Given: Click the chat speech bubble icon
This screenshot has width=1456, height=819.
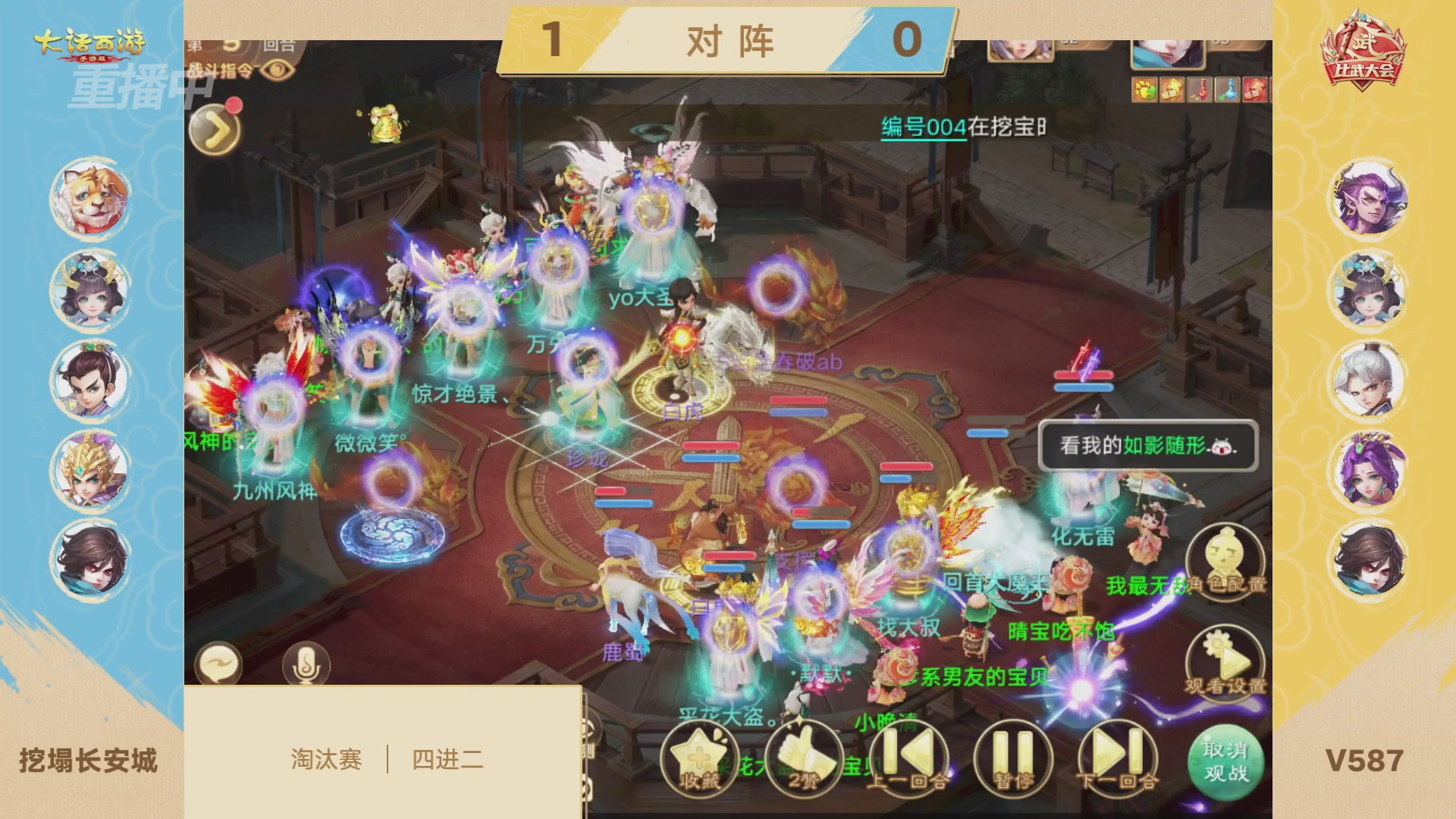Looking at the screenshot, I should pos(221,664).
